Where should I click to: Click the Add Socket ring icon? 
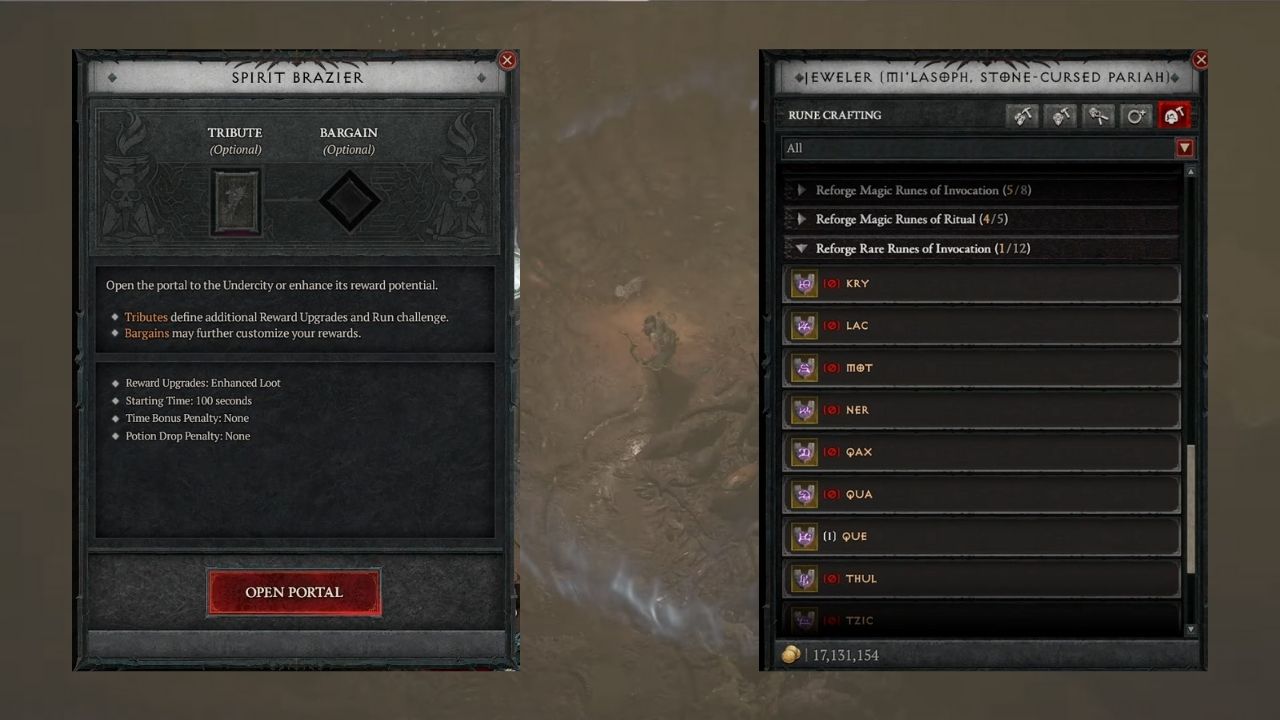(1136, 115)
